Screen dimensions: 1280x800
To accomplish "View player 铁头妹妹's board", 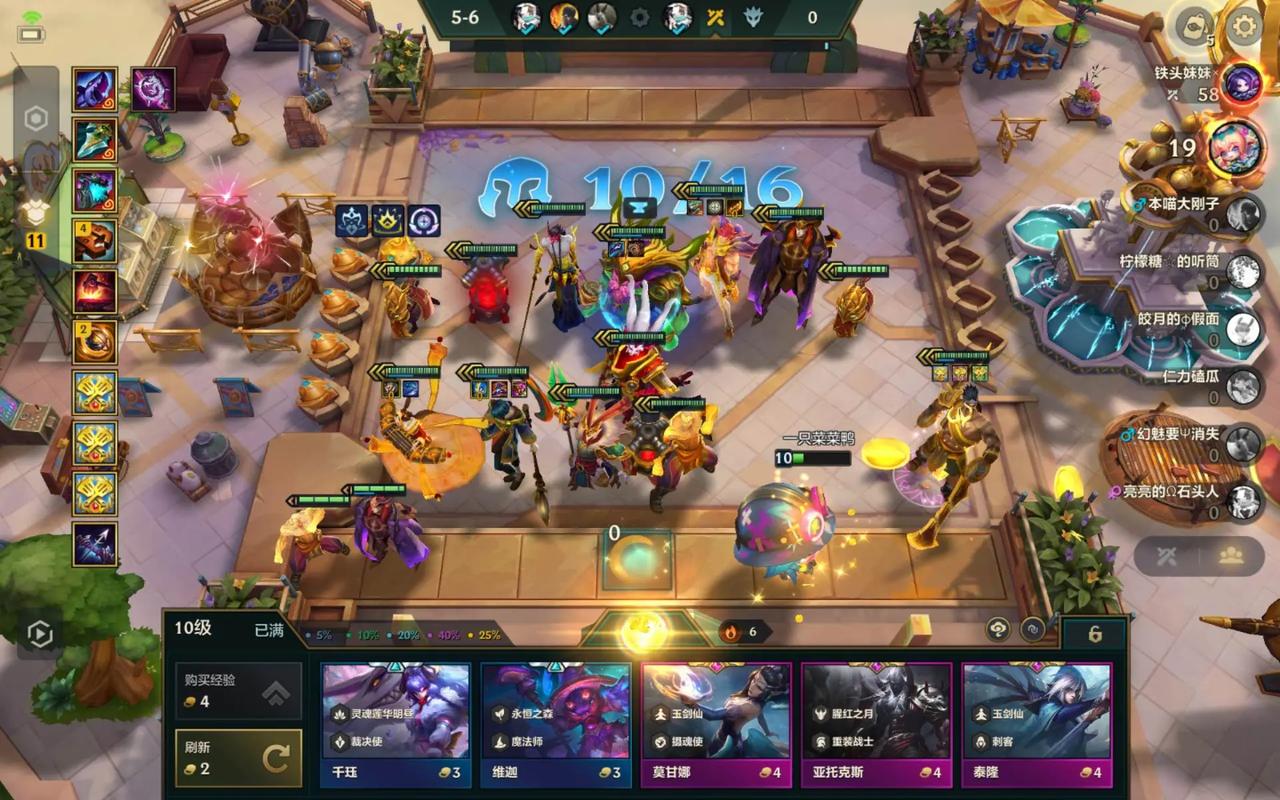I will pyautogui.click(x=1243, y=83).
